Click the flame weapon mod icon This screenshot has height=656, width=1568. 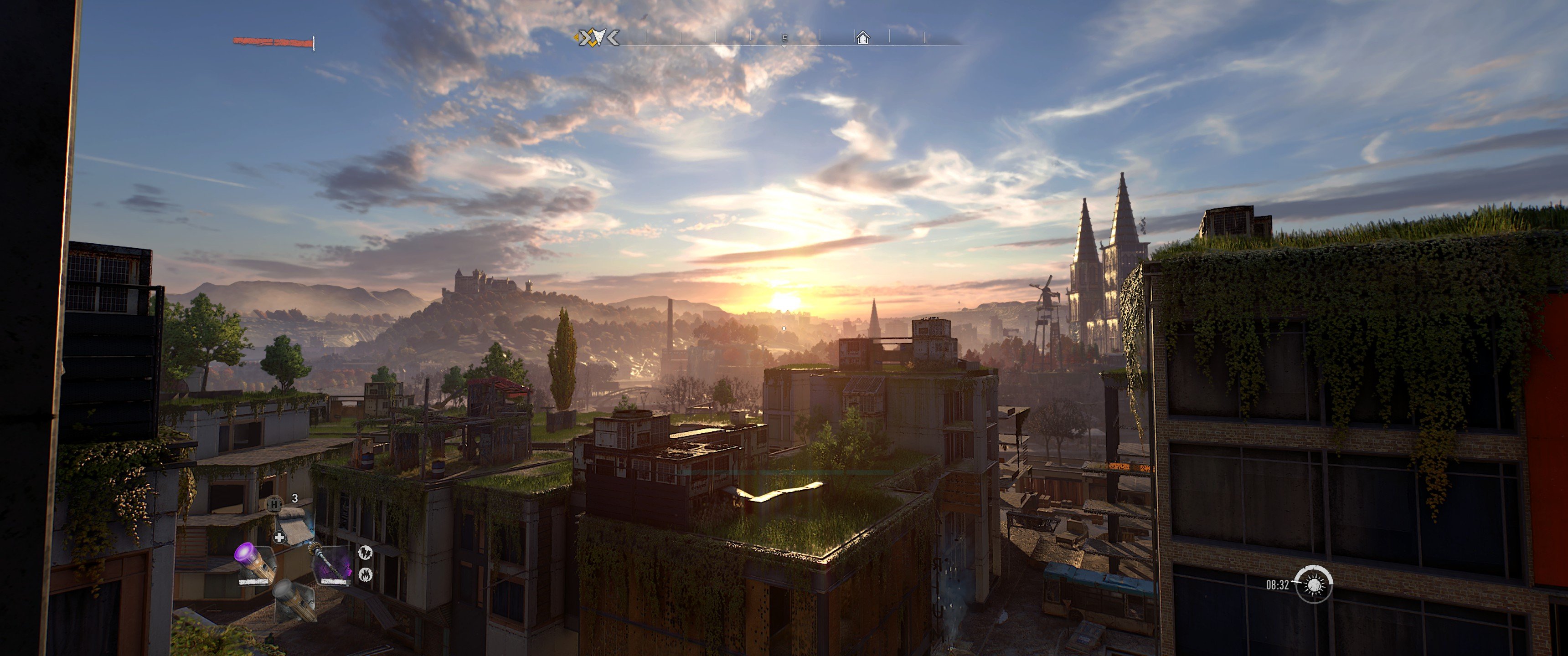[x=365, y=574]
